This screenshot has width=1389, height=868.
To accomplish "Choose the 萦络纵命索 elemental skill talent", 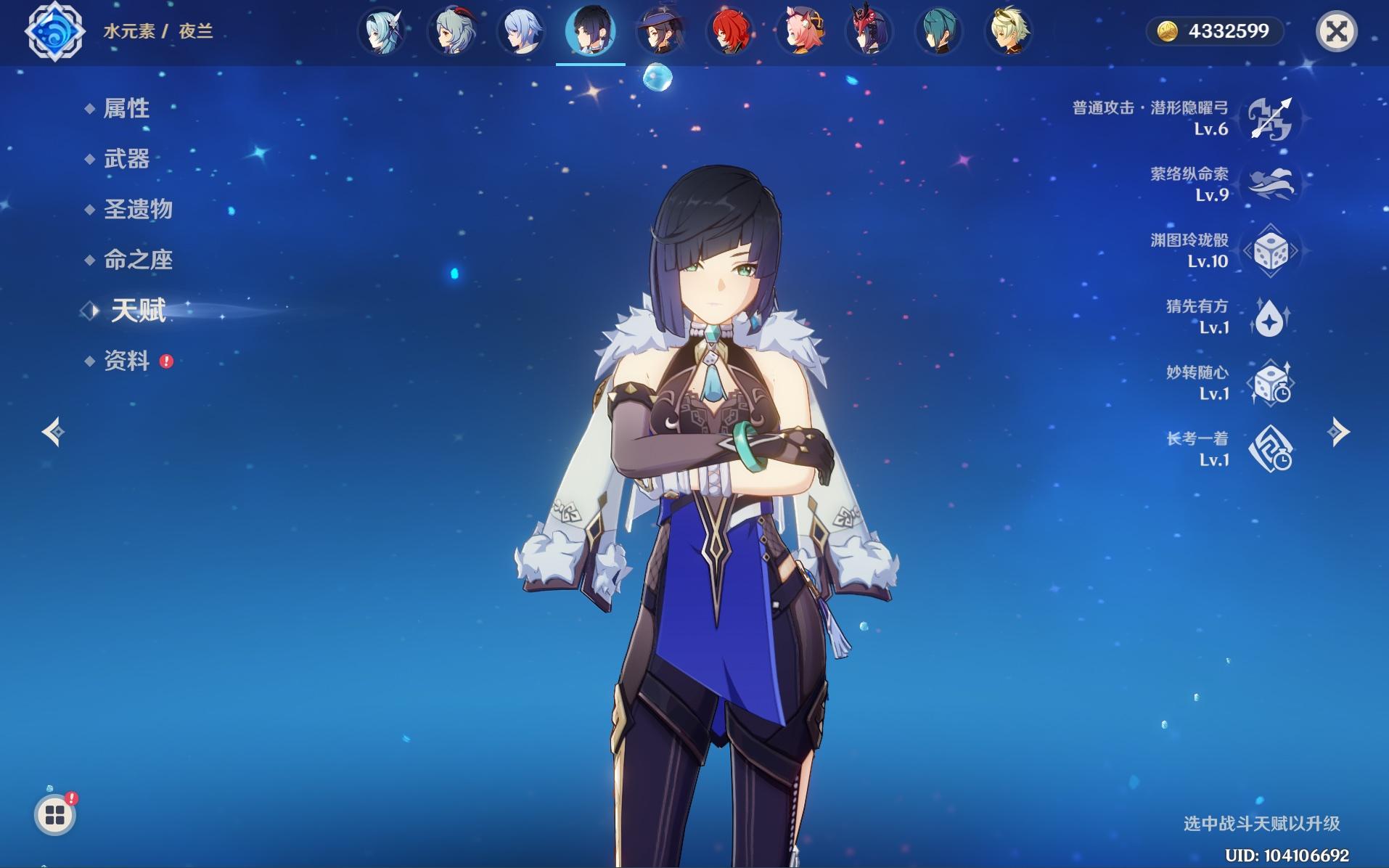I will pyautogui.click(x=1270, y=184).
